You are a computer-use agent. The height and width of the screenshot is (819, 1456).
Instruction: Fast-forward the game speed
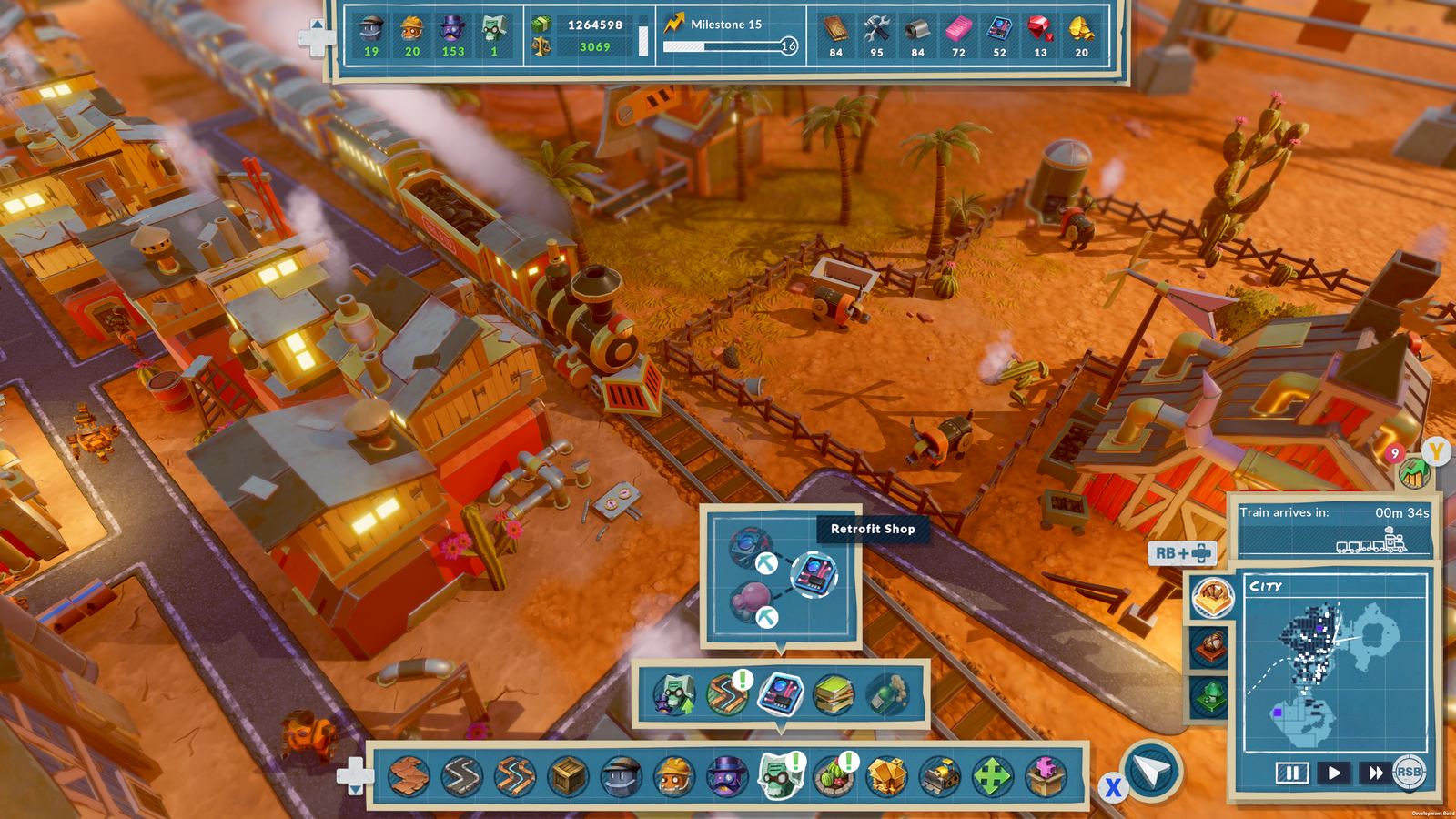coord(1374,773)
